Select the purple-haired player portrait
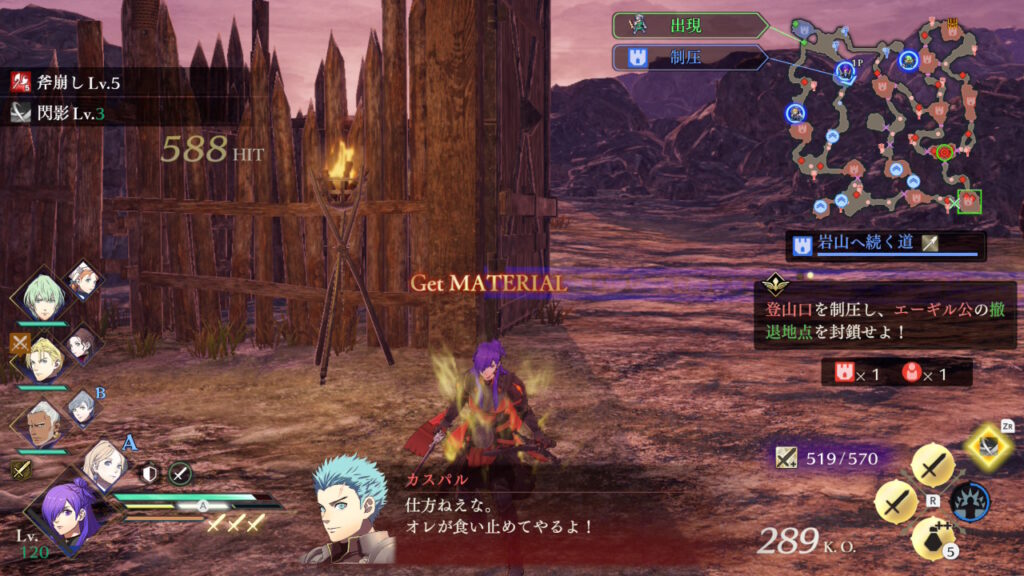Screen dimensions: 1024x576 [60, 509]
